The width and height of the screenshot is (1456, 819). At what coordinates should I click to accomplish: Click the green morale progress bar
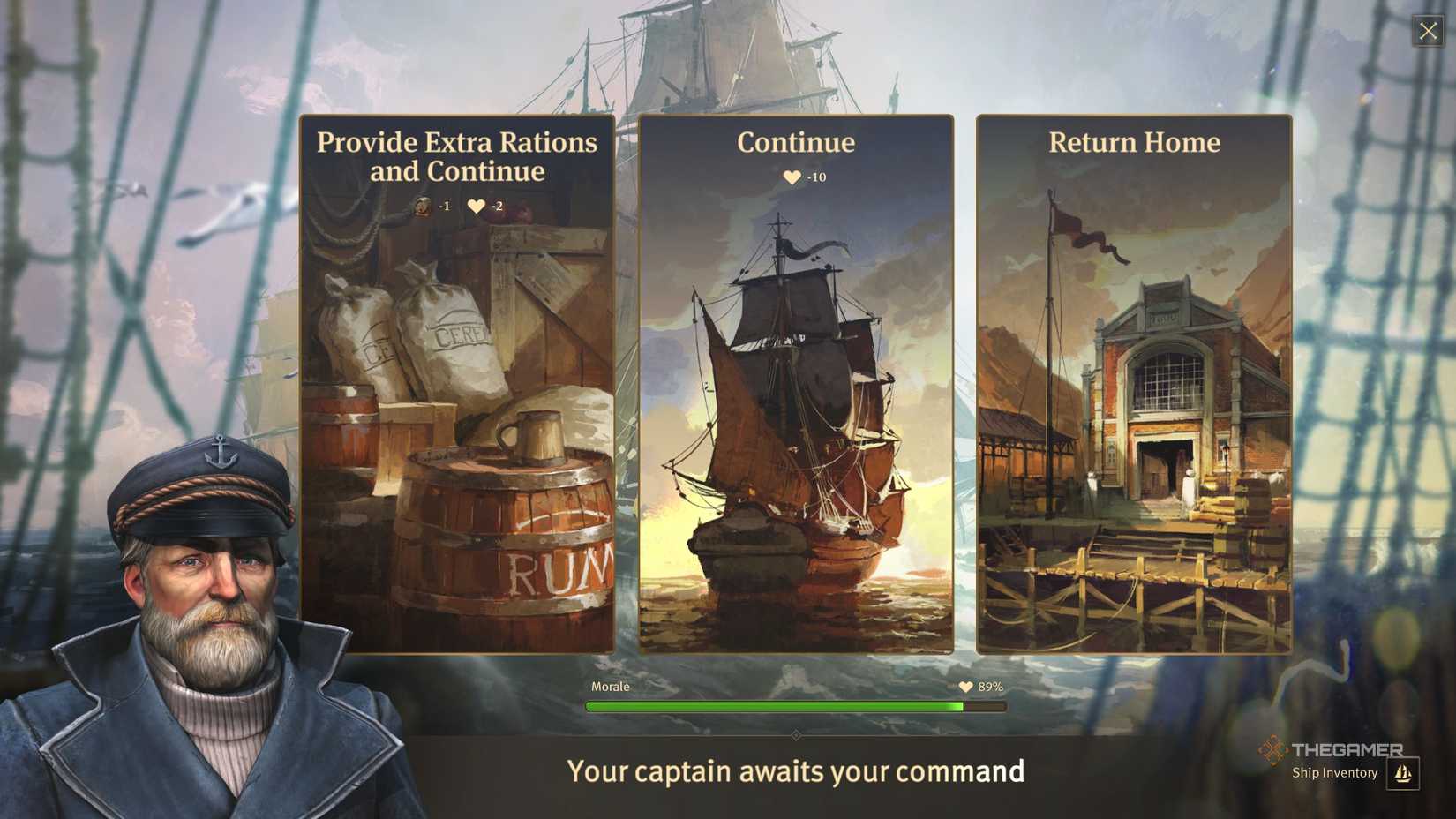pyautogui.click(x=777, y=706)
